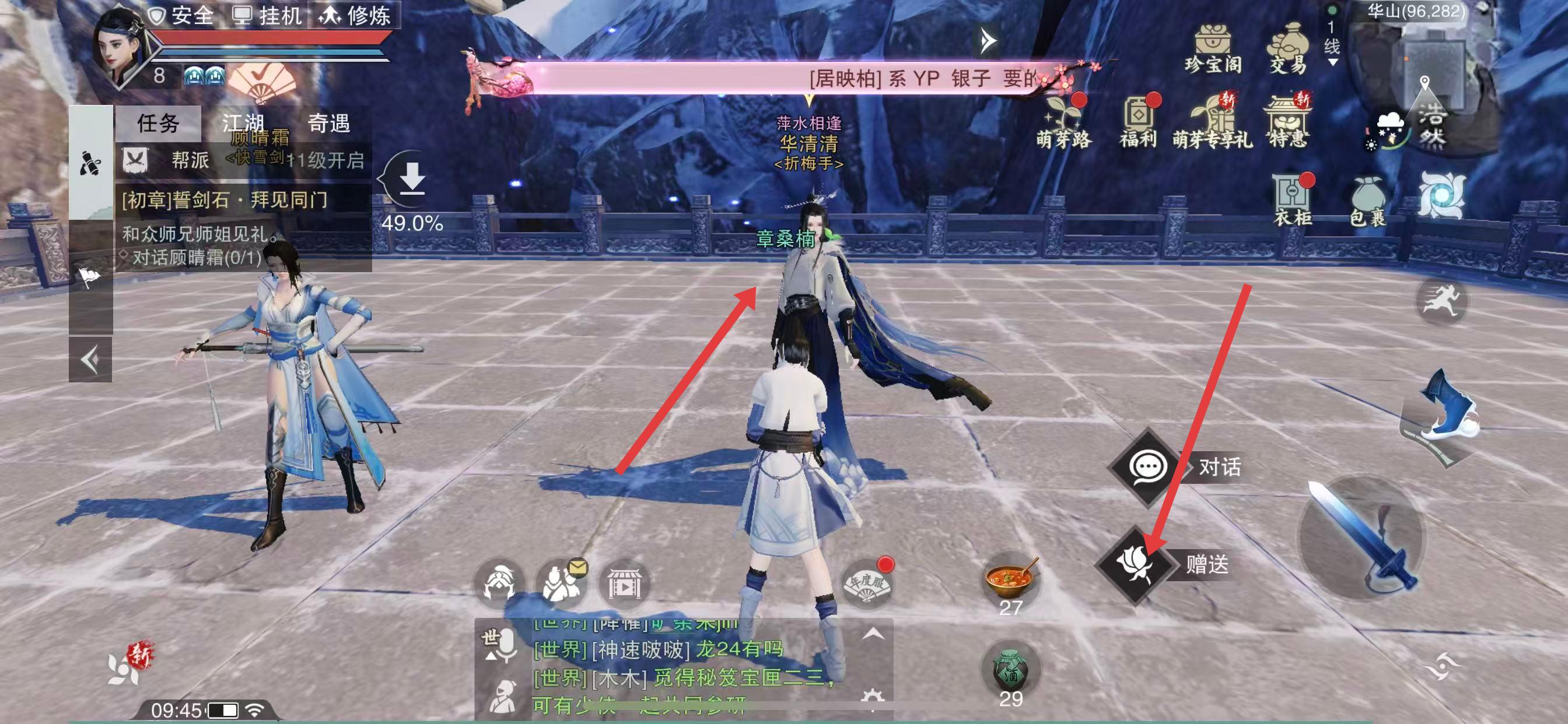Open the 交易 trading menu
This screenshot has width=1568, height=724.
tap(1288, 47)
